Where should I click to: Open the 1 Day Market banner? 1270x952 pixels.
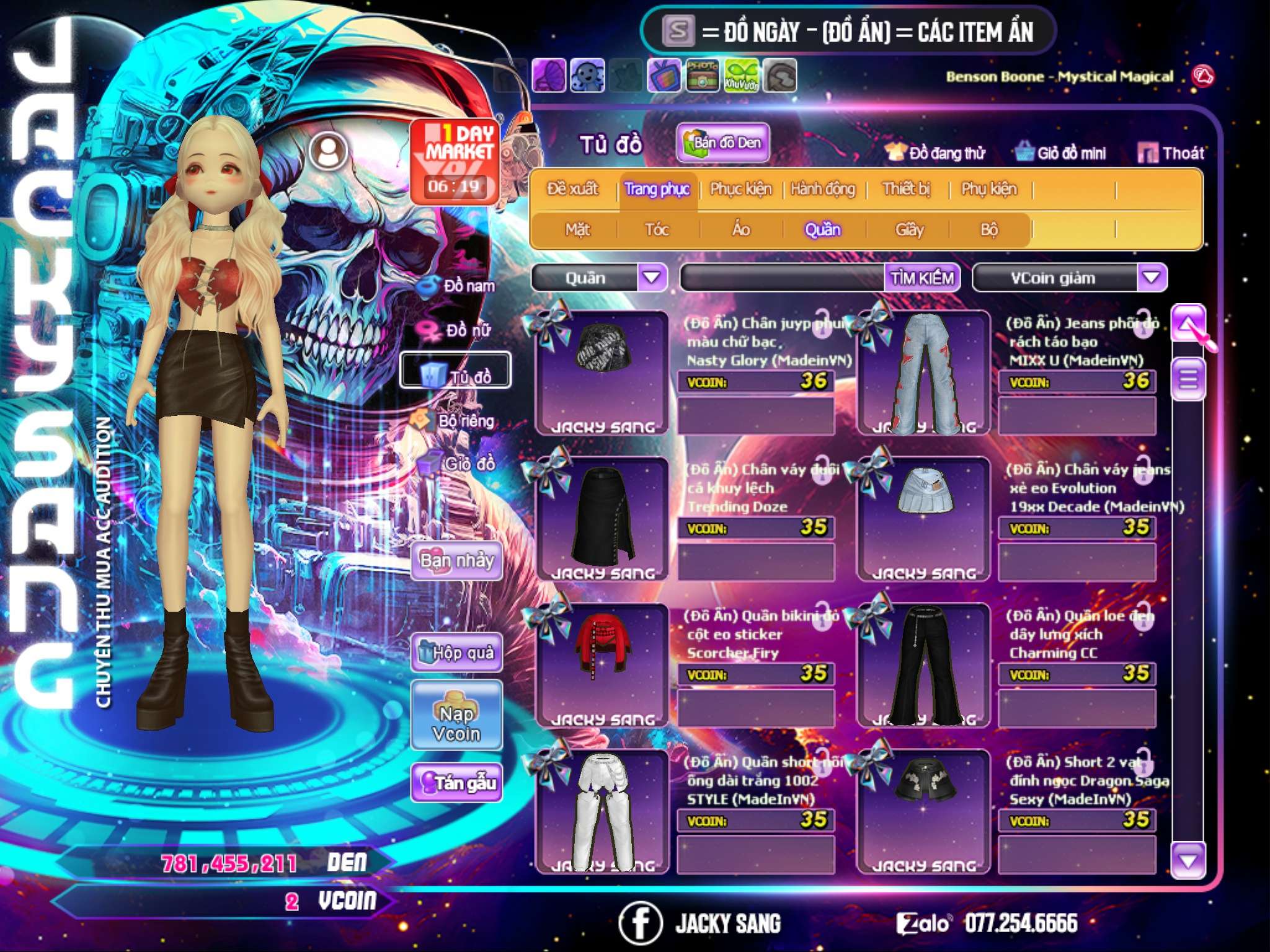pyautogui.click(x=456, y=161)
